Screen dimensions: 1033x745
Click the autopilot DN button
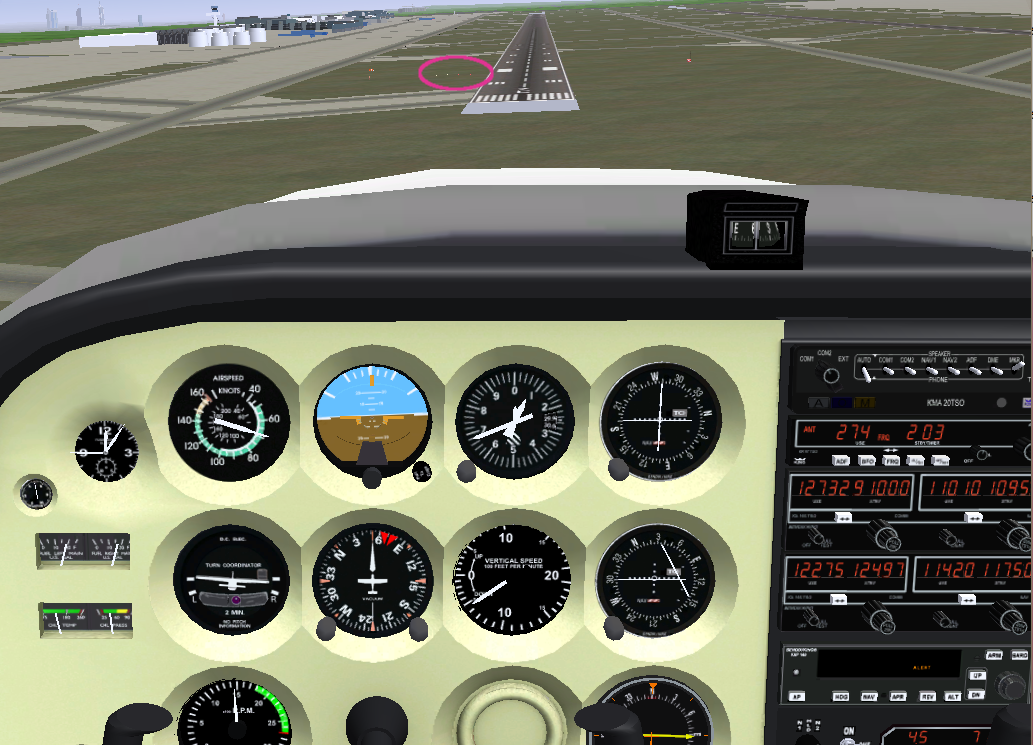pyautogui.click(x=977, y=694)
